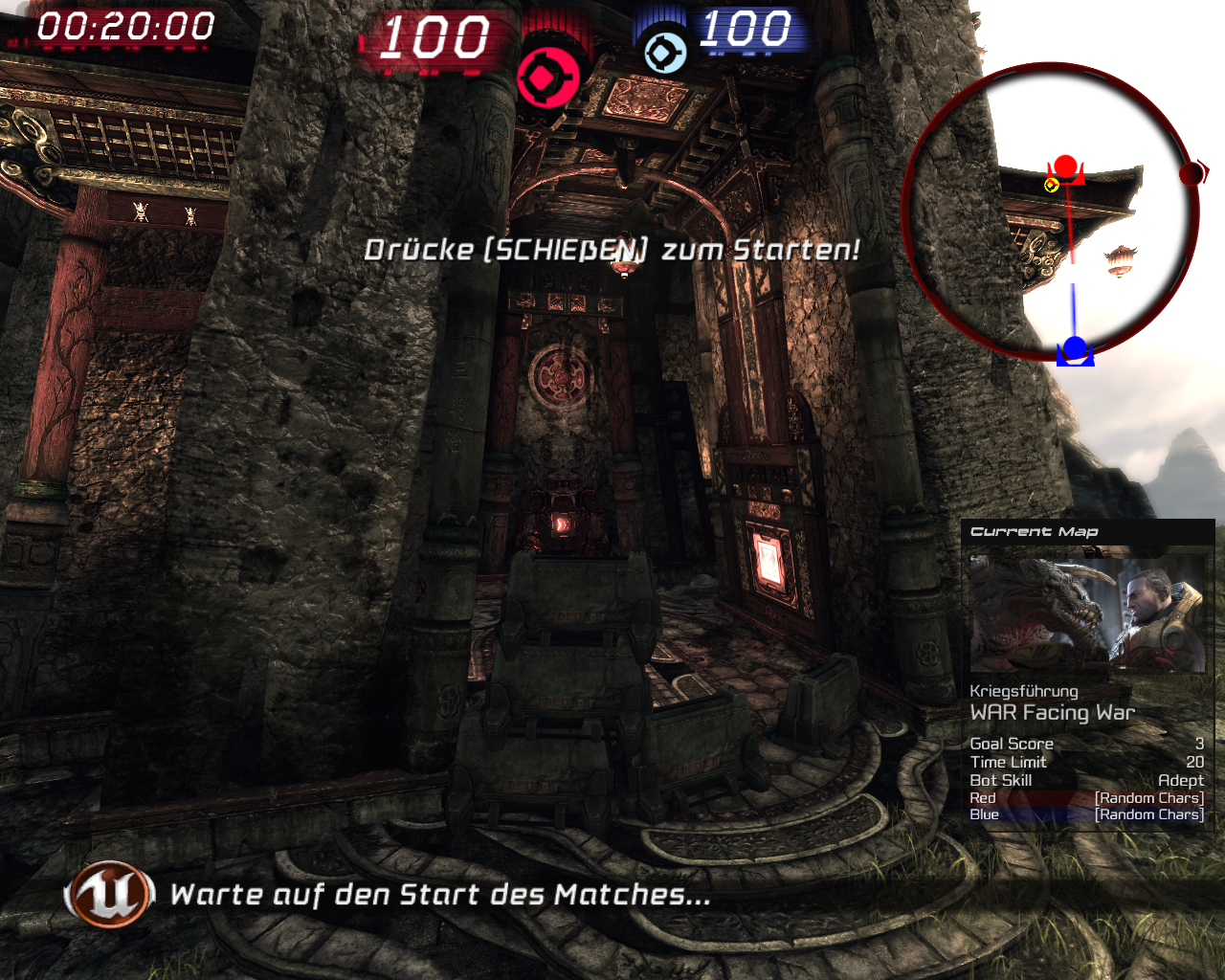Click the Kriegsführung game mode label
The height and width of the screenshot is (980, 1225).
click(1024, 690)
